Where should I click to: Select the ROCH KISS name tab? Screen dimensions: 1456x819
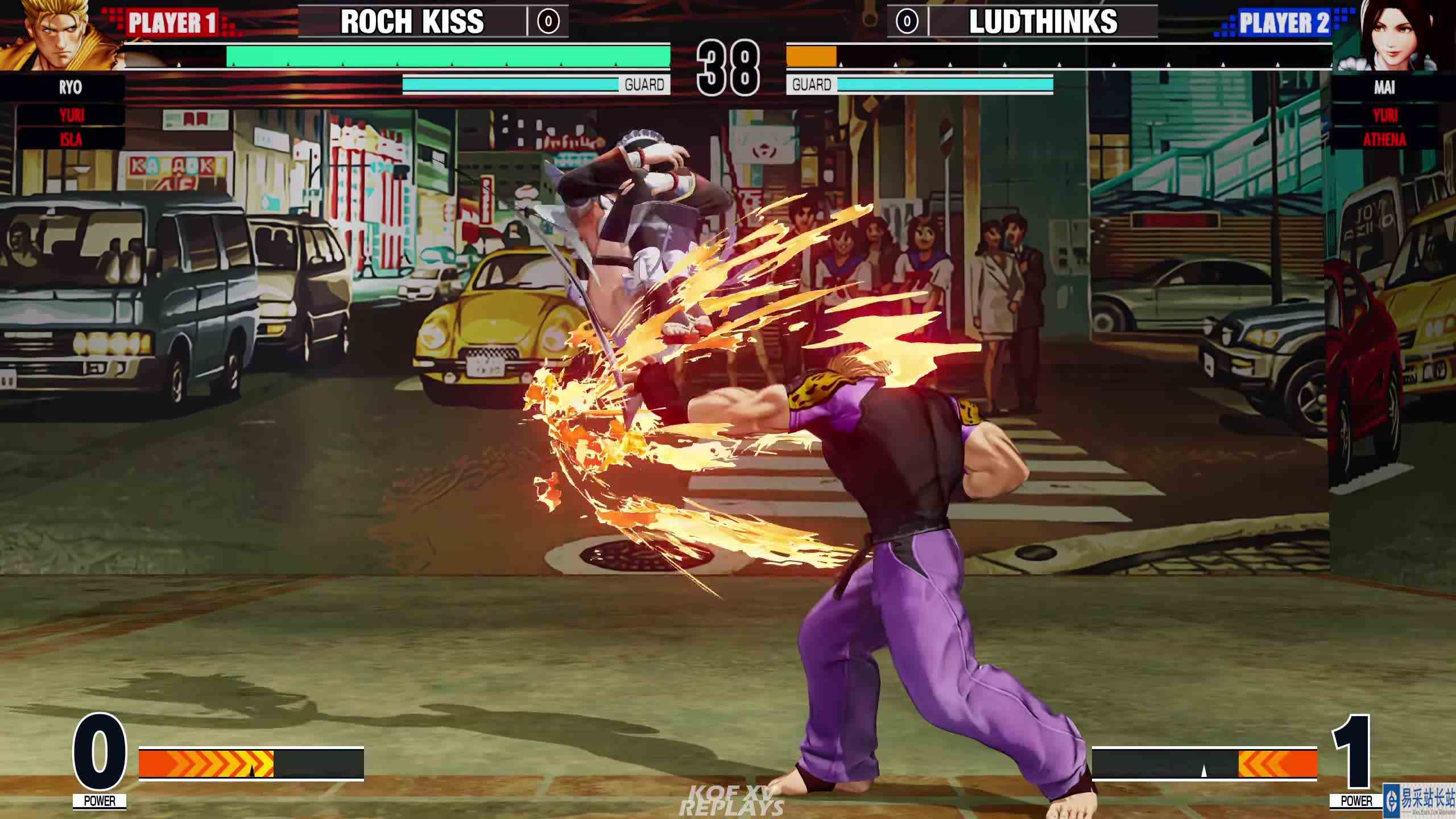[412, 23]
